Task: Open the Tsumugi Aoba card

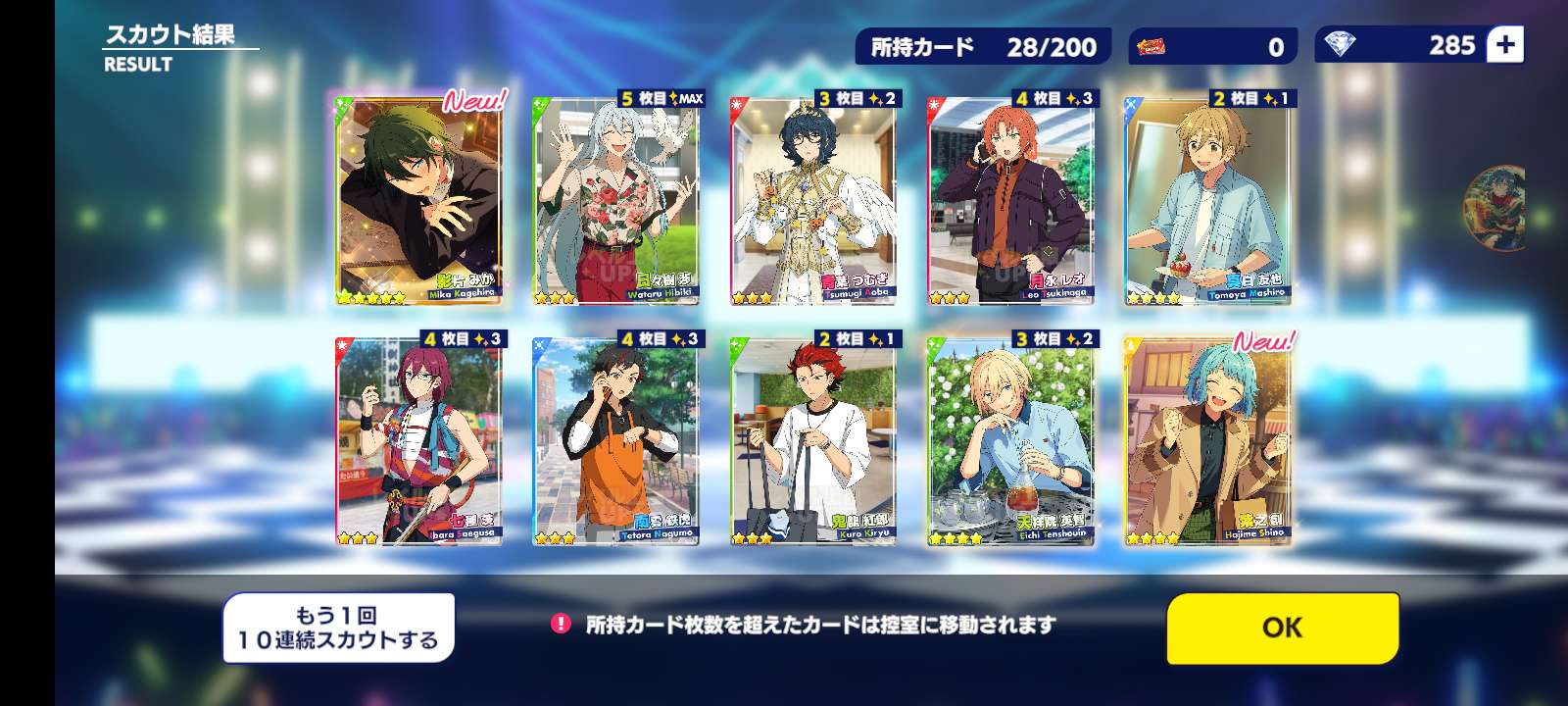Action: tap(813, 201)
